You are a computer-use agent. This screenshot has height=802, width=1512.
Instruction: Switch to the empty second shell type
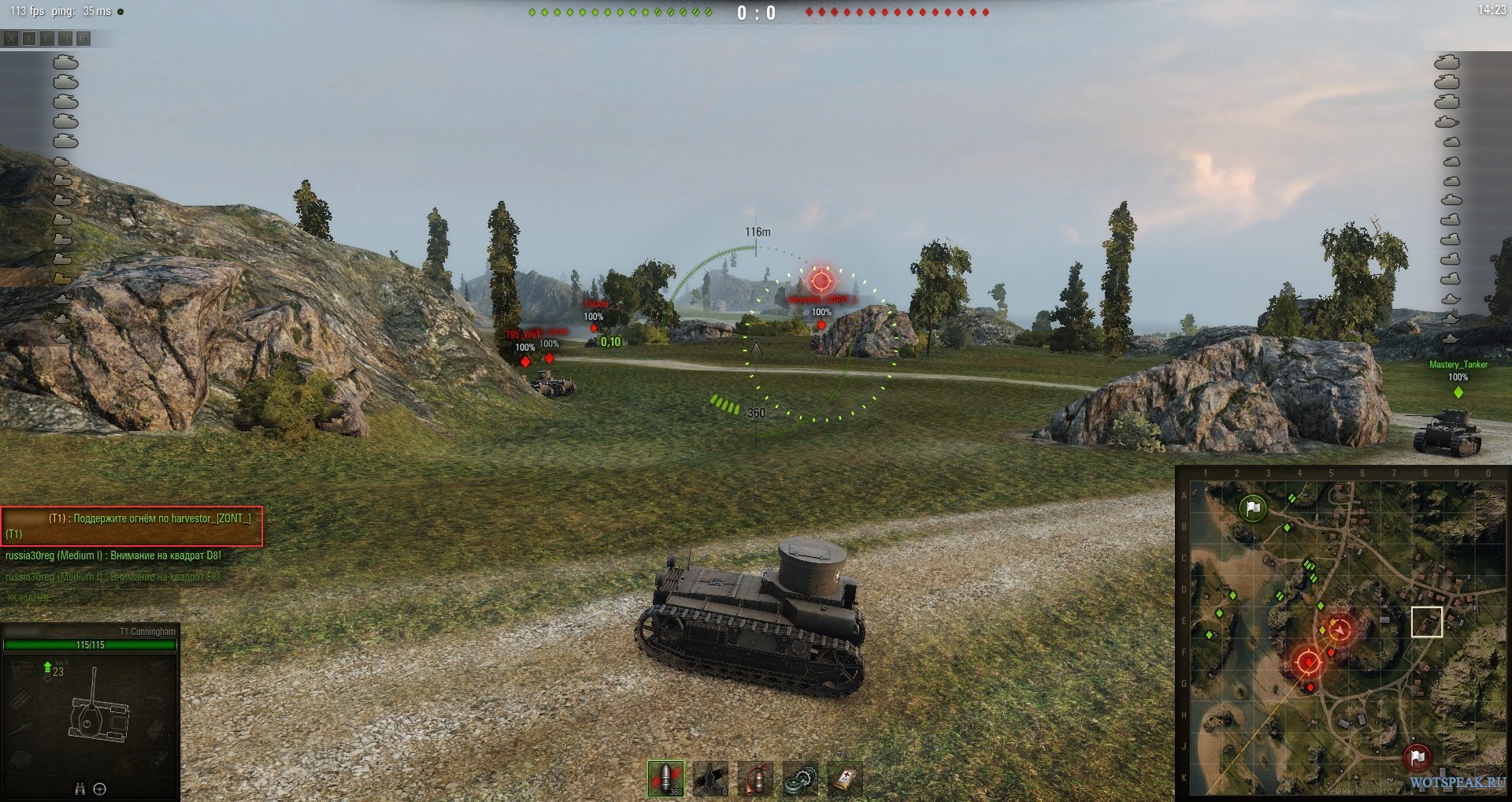click(710, 778)
